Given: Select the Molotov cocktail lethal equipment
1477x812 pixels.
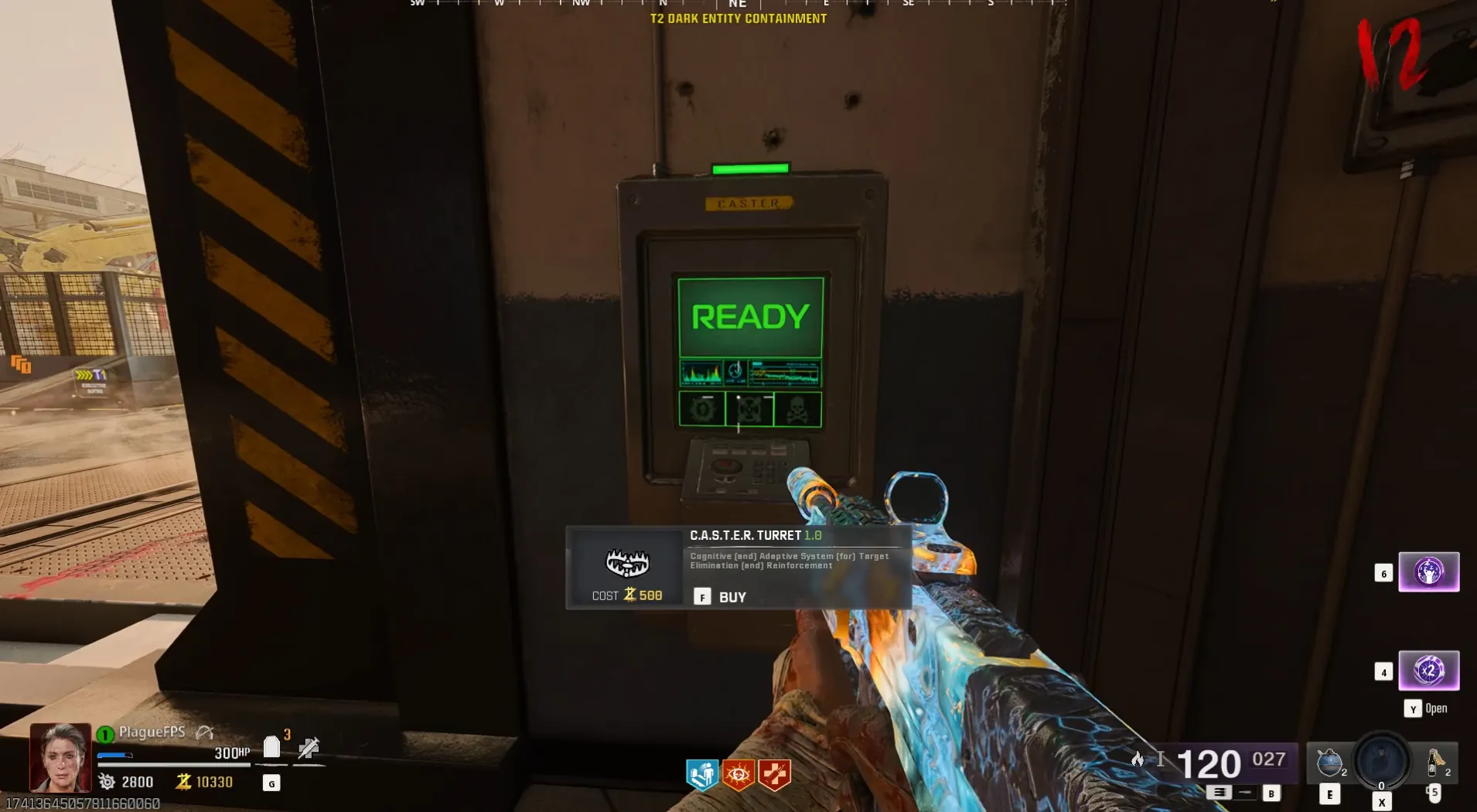Looking at the screenshot, I should coord(1435,761).
